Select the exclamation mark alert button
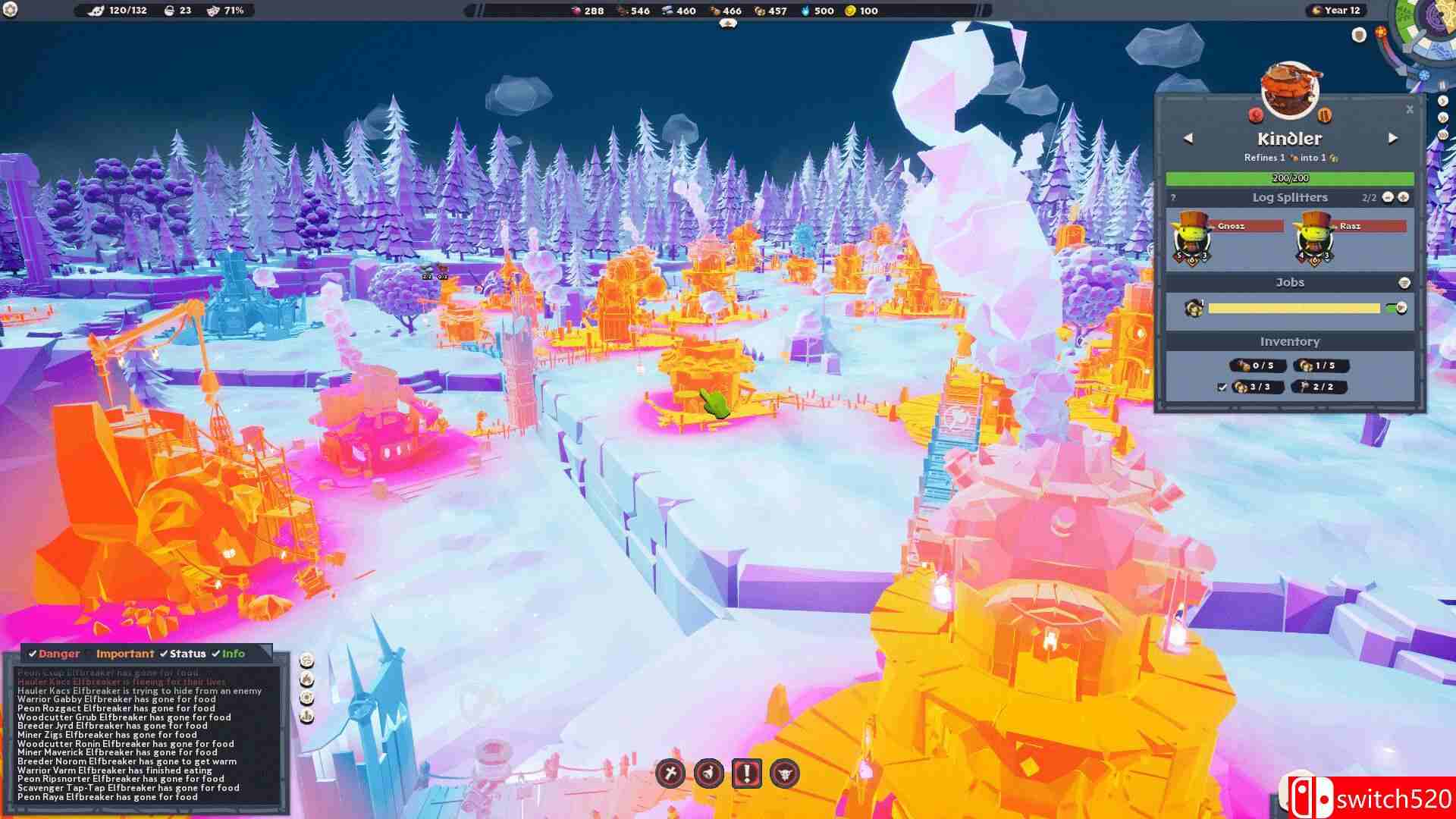 (x=747, y=773)
